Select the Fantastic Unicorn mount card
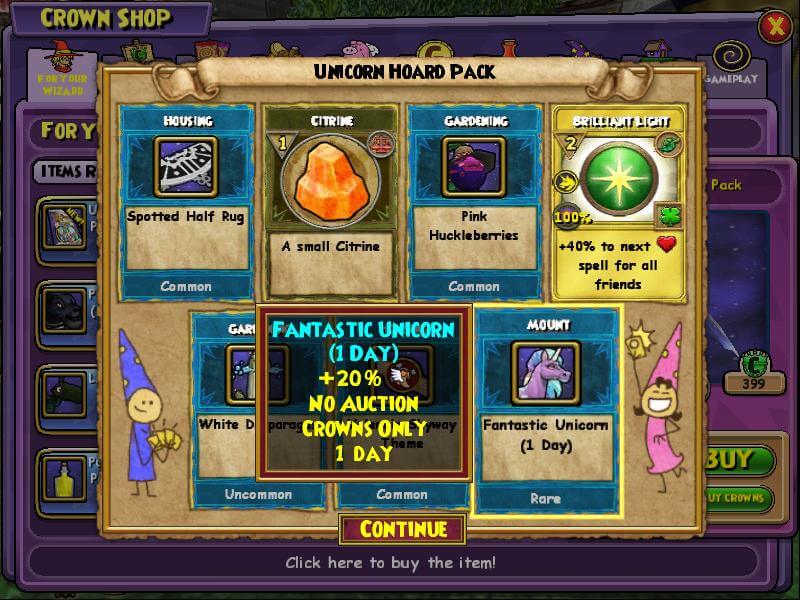Image resolution: width=800 pixels, height=600 pixels. (546, 410)
